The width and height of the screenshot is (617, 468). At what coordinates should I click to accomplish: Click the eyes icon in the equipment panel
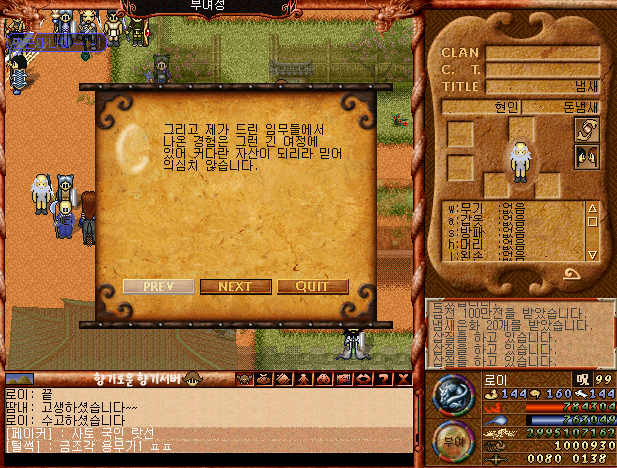(x=585, y=156)
